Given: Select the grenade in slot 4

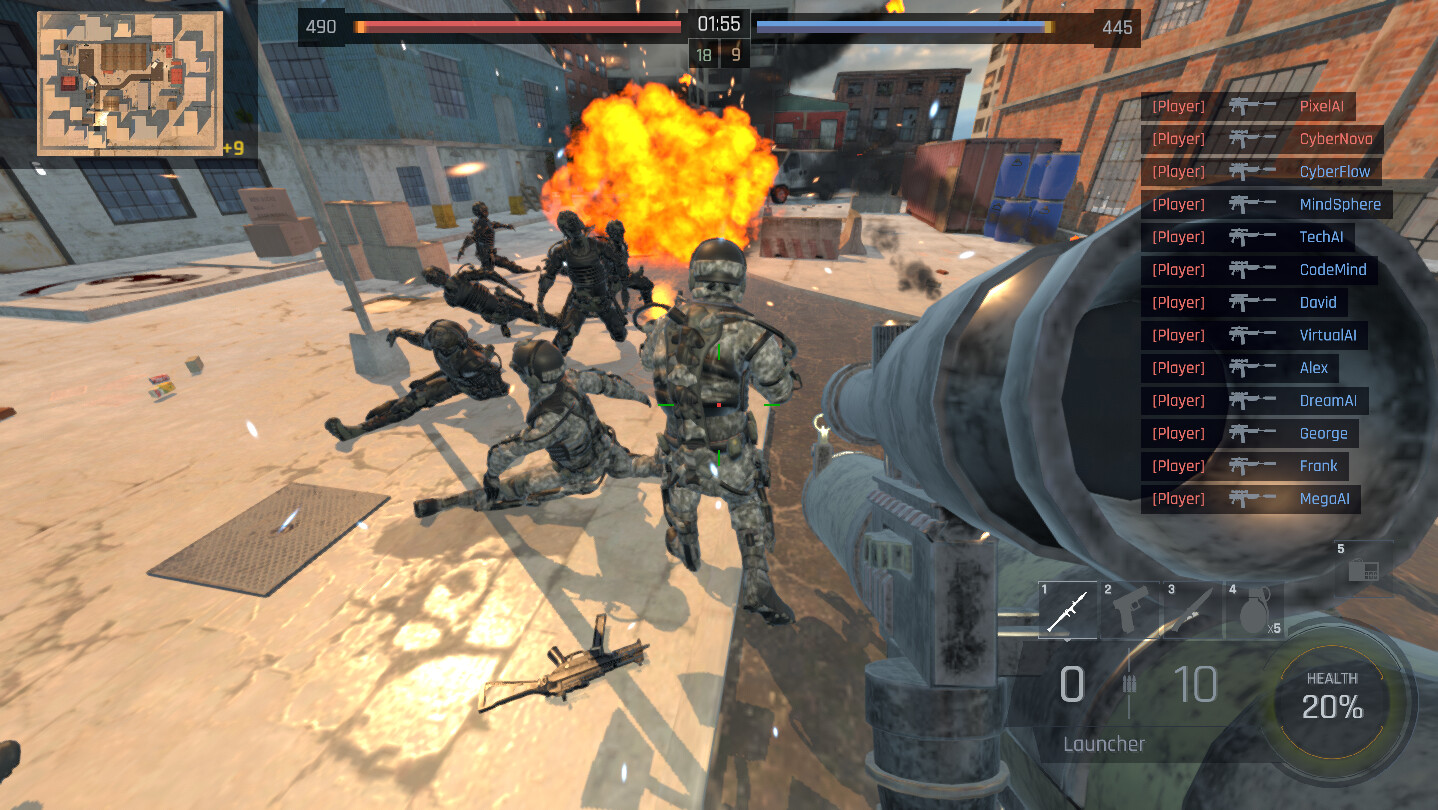Looking at the screenshot, I should tap(1256, 608).
